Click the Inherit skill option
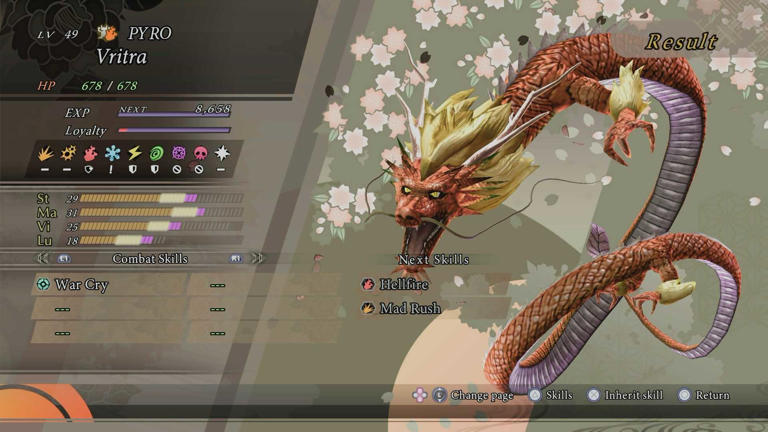The width and height of the screenshot is (768, 432). point(632,396)
